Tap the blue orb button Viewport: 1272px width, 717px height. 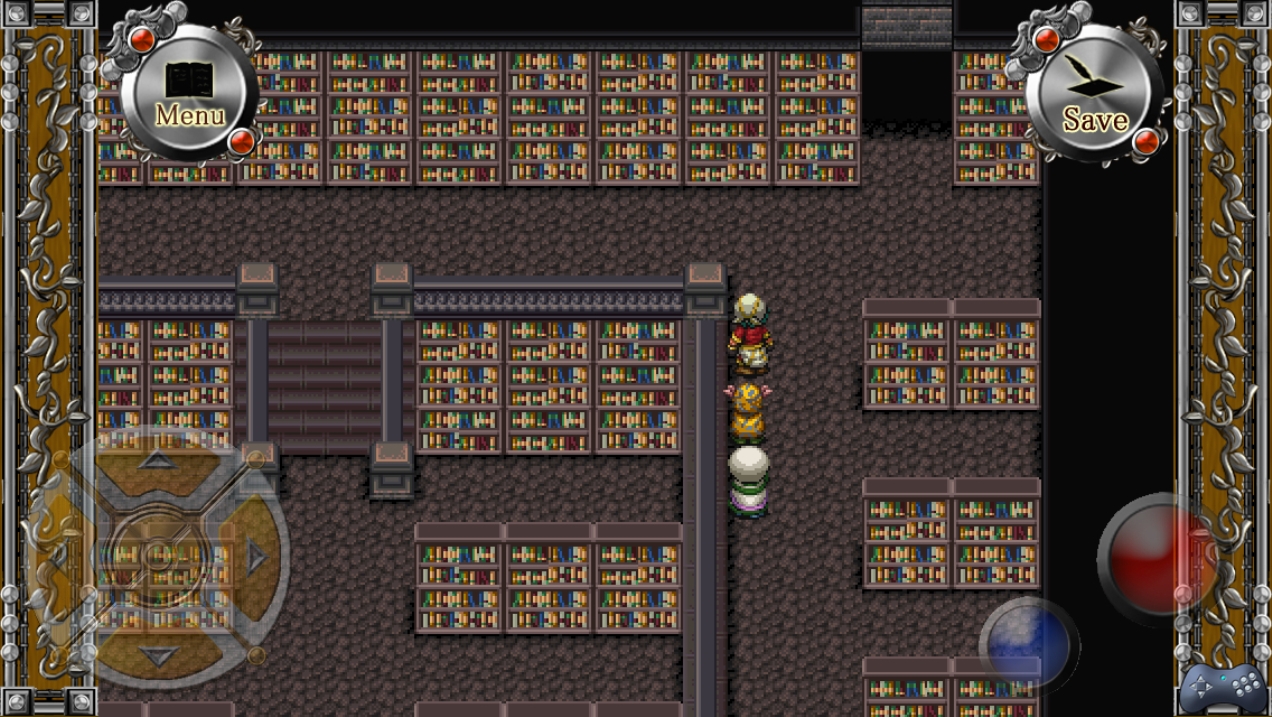[1028, 645]
